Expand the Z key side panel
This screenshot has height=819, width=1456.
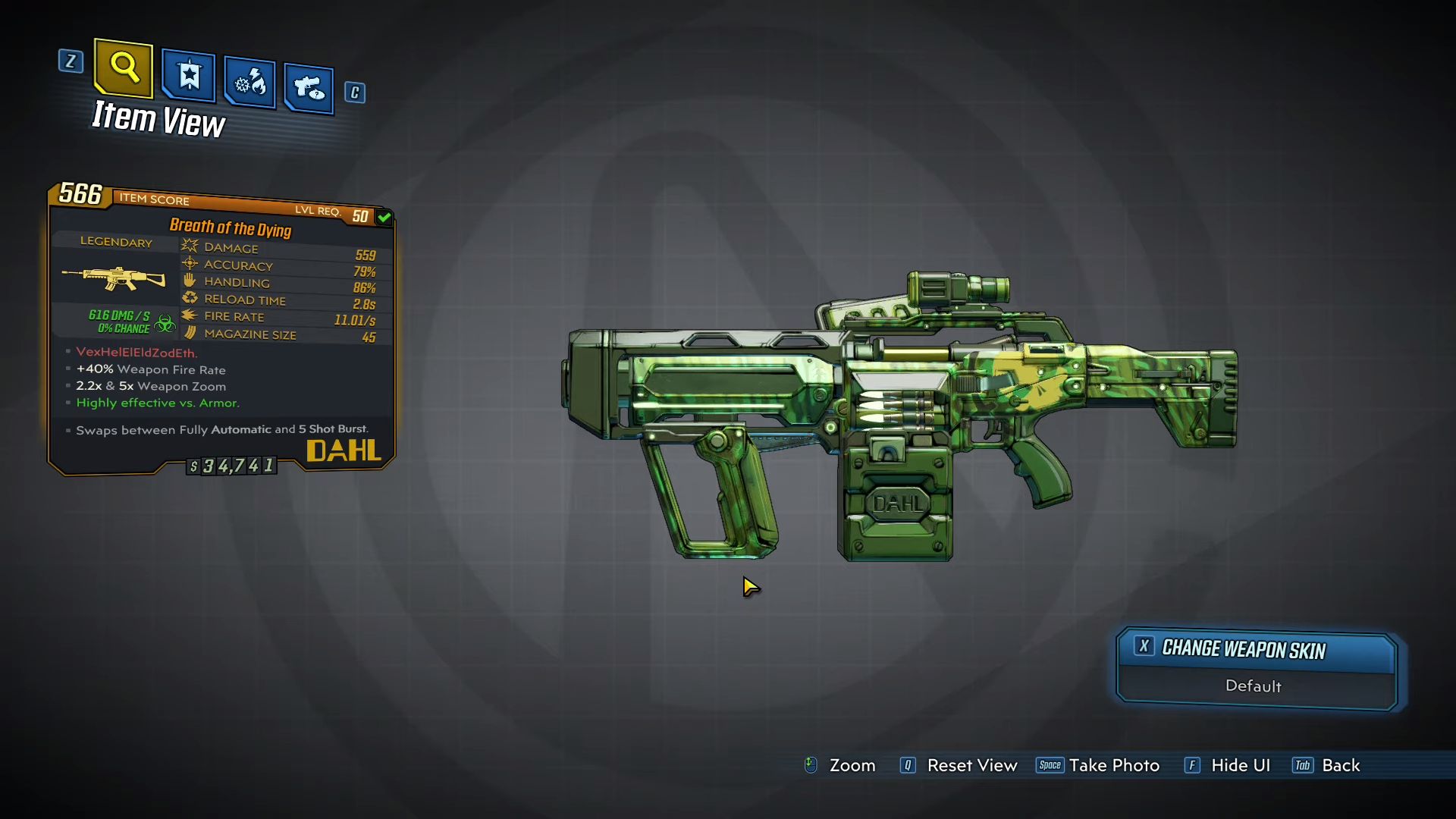(x=71, y=62)
